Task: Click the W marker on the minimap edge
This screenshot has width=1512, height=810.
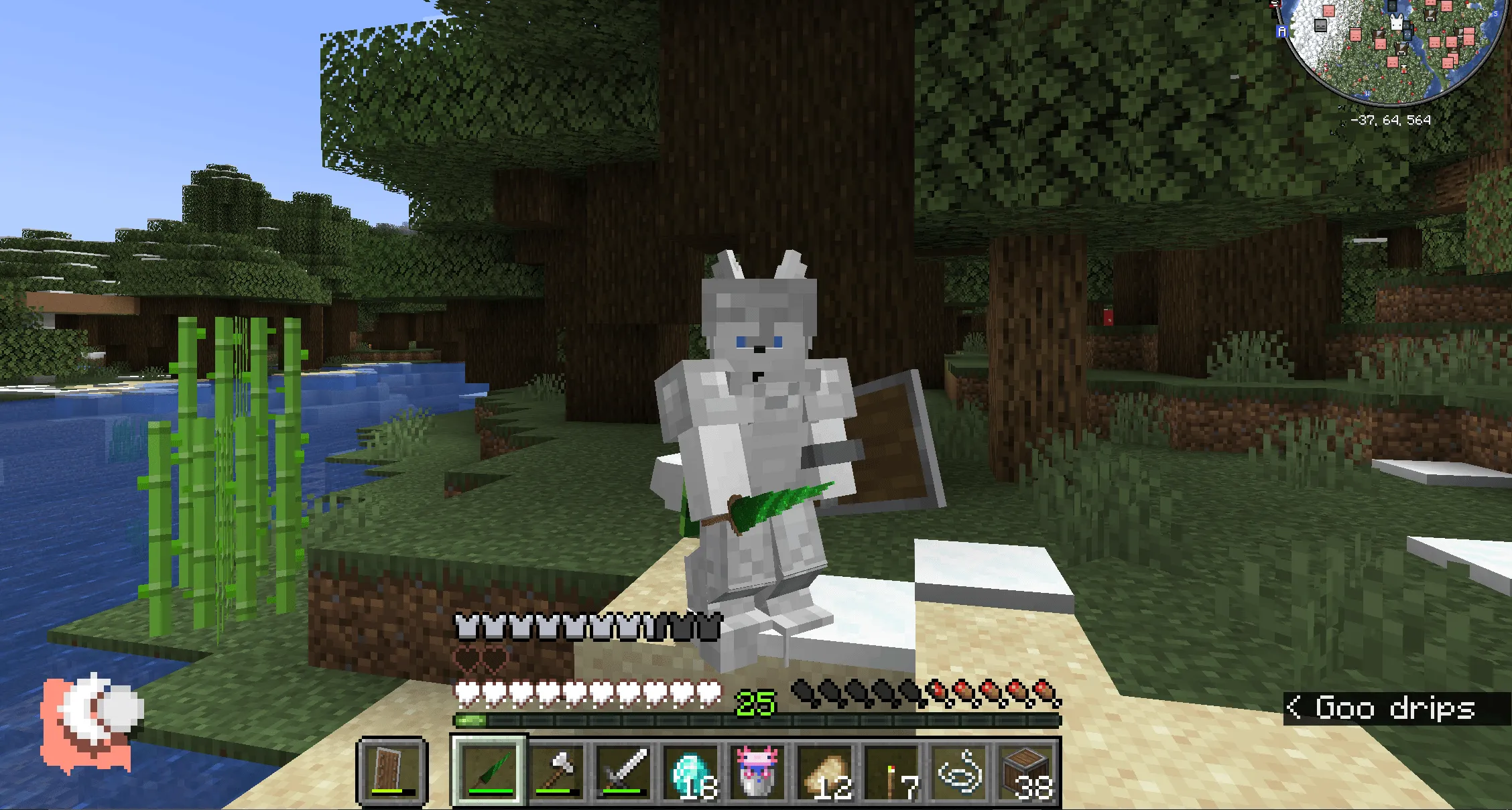Action: (1367, 94)
